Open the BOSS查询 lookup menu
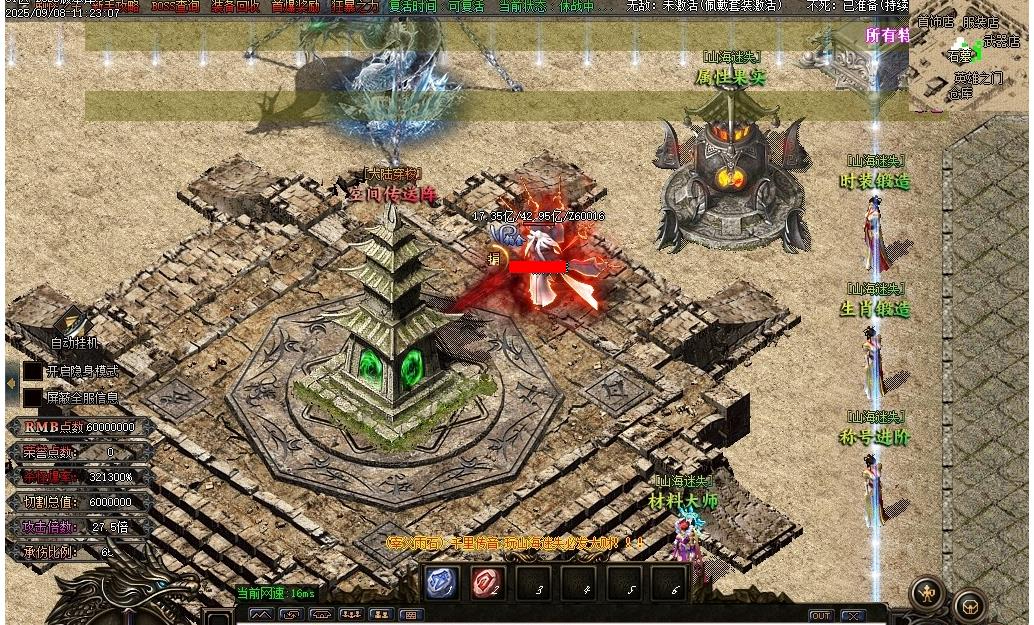Image resolution: width=1034 pixels, height=625 pixels. (x=176, y=6)
